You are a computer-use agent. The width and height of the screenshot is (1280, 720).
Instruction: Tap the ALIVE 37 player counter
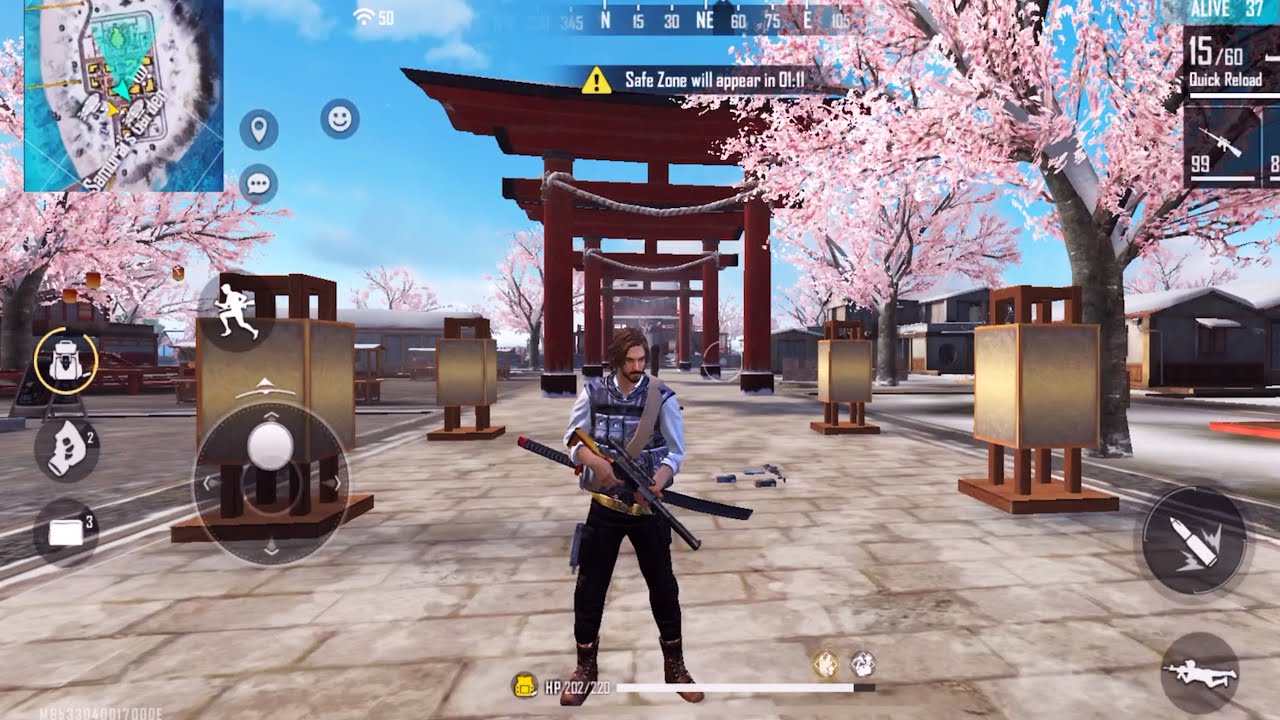(x=1227, y=9)
